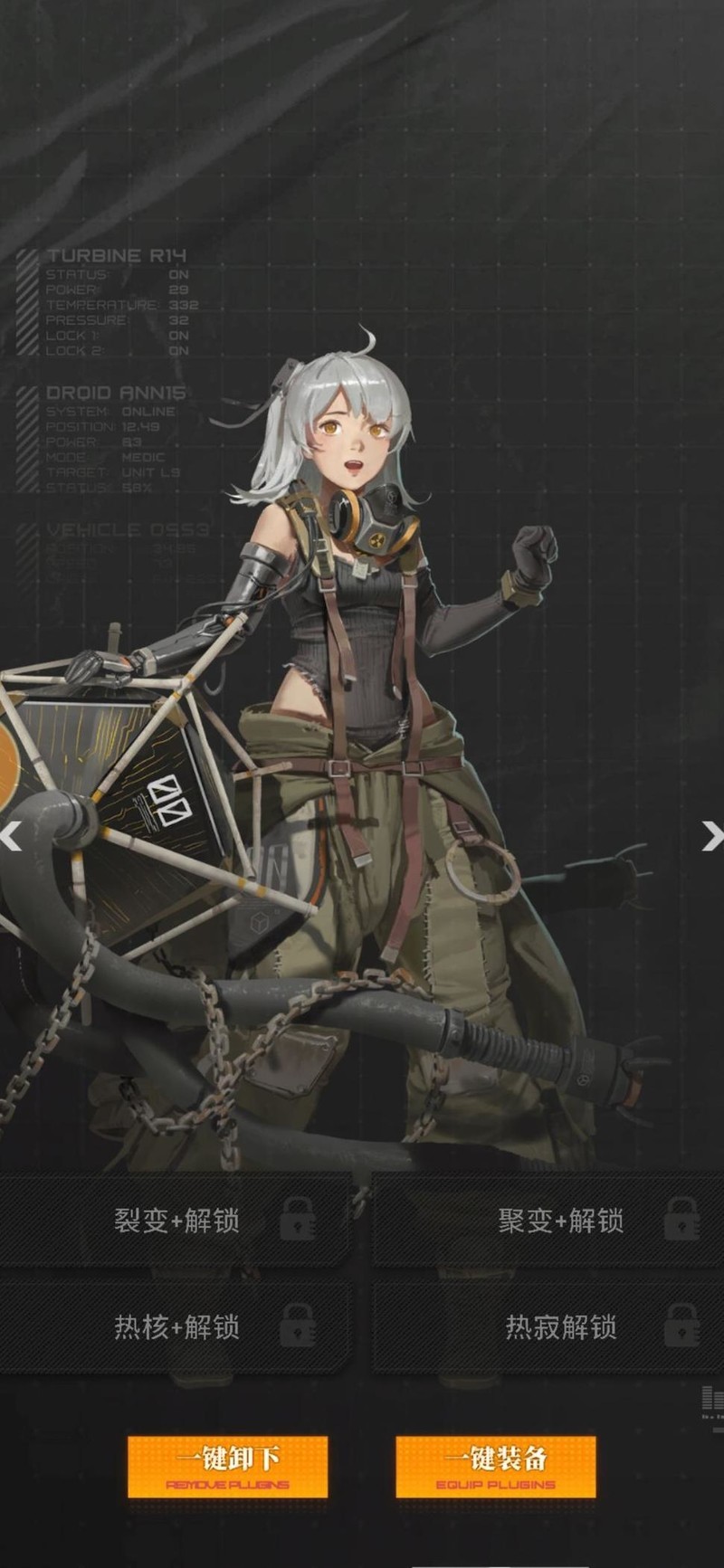Open the locked 热核+解锁 slot
724x1568 pixels.
(176, 1326)
